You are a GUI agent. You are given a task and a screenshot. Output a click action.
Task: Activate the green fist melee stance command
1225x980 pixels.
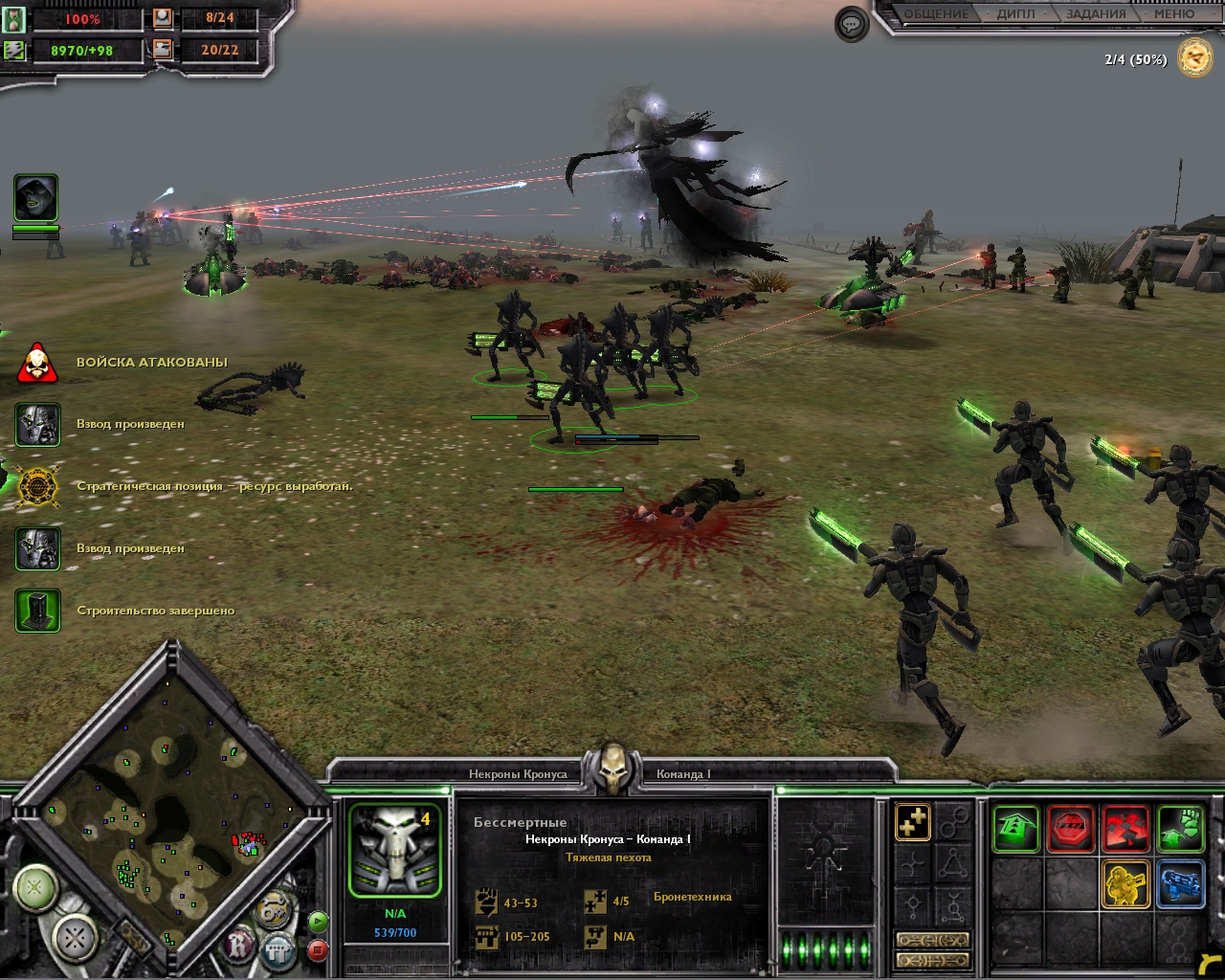[x=1180, y=828]
